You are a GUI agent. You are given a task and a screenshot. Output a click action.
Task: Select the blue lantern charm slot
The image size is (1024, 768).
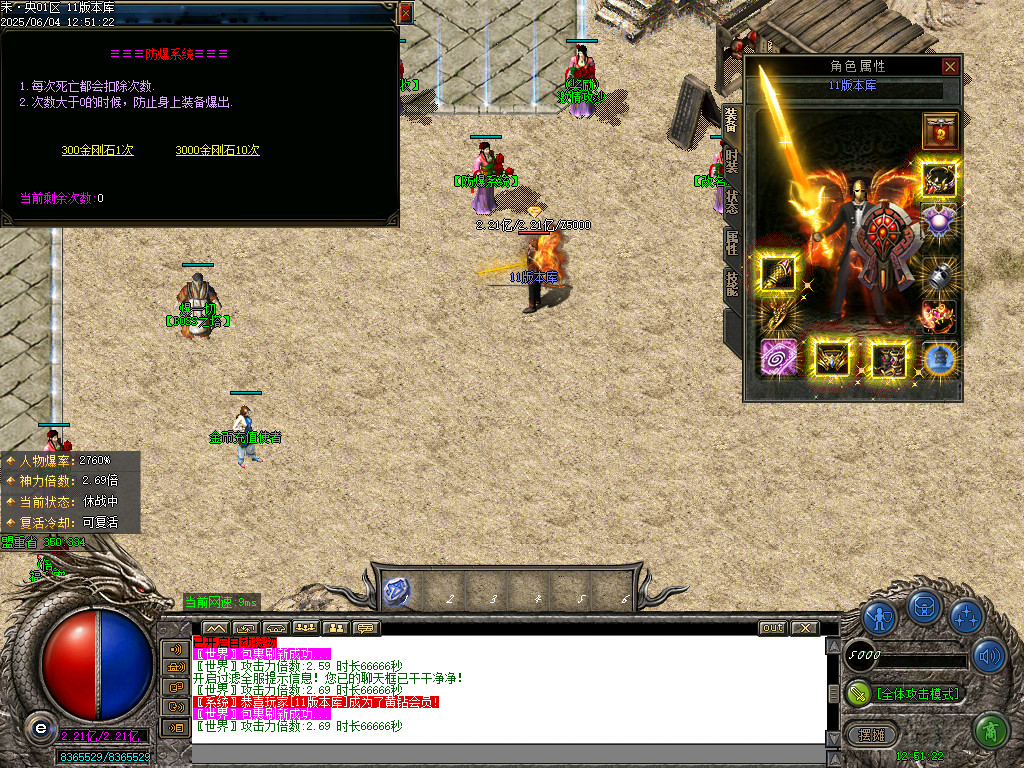(x=939, y=359)
